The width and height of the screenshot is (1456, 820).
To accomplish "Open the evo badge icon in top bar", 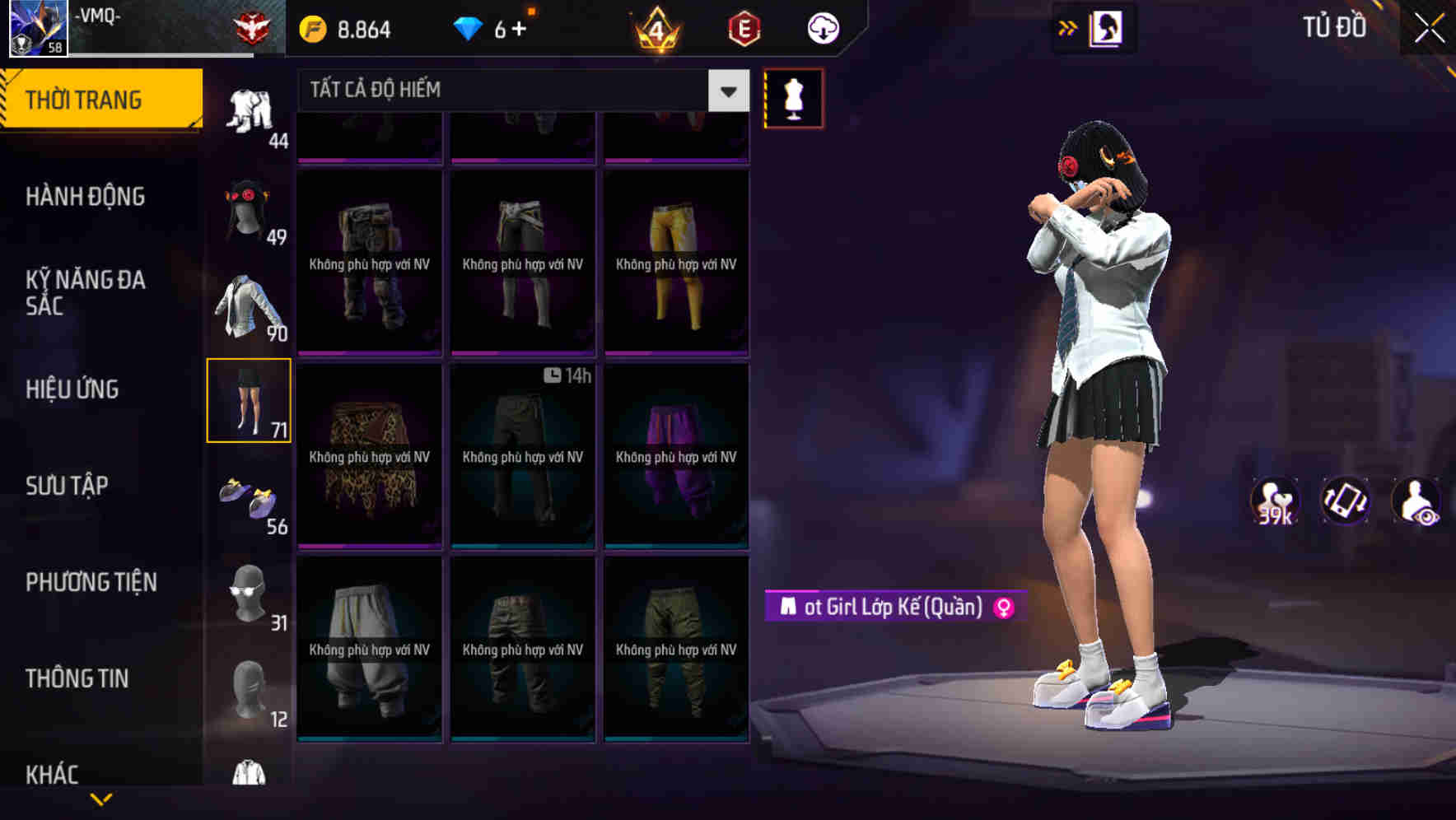I will pyautogui.click(x=744, y=27).
